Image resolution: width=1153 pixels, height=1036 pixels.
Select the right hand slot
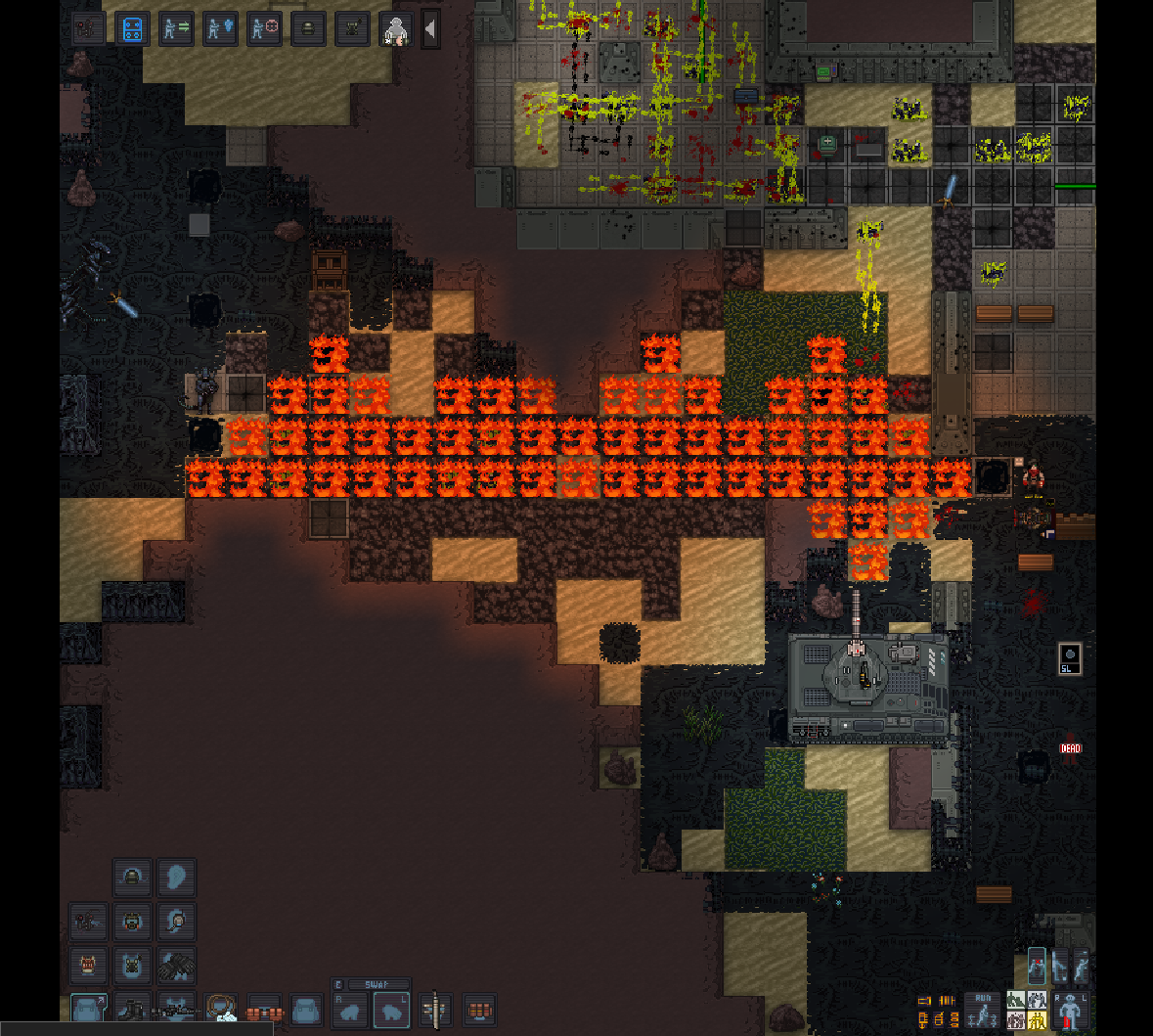pos(351,1011)
